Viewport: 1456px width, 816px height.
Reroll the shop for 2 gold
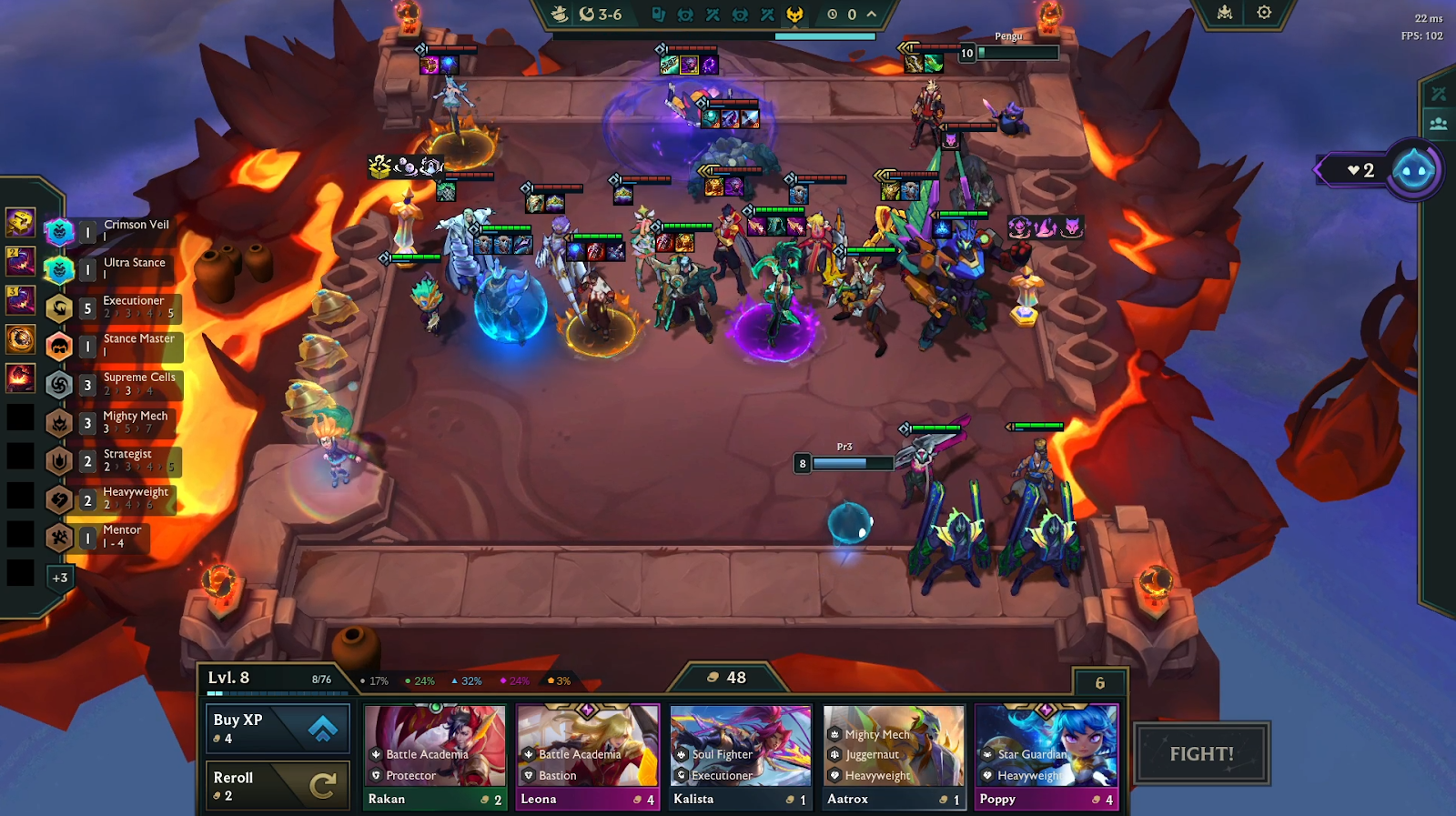tap(278, 785)
